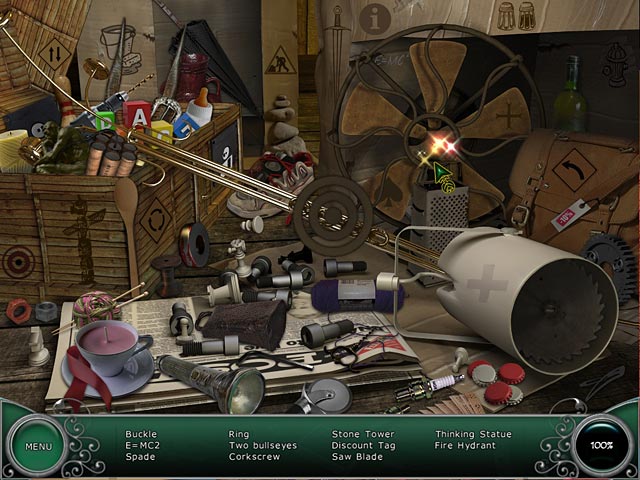Open the MENU button
The width and height of the screenshot is (640, 480).
point(39,446)
